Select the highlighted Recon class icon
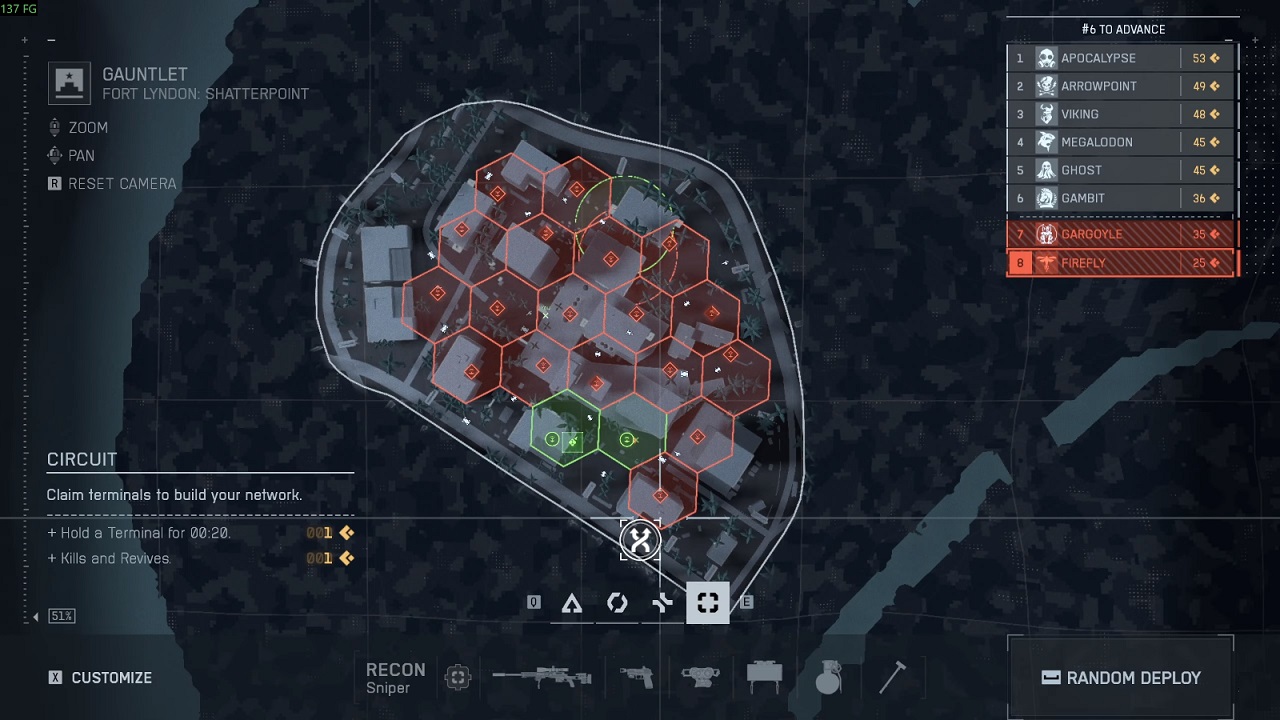Viewport: 1280px width, 720px height. tap(707, 603)
